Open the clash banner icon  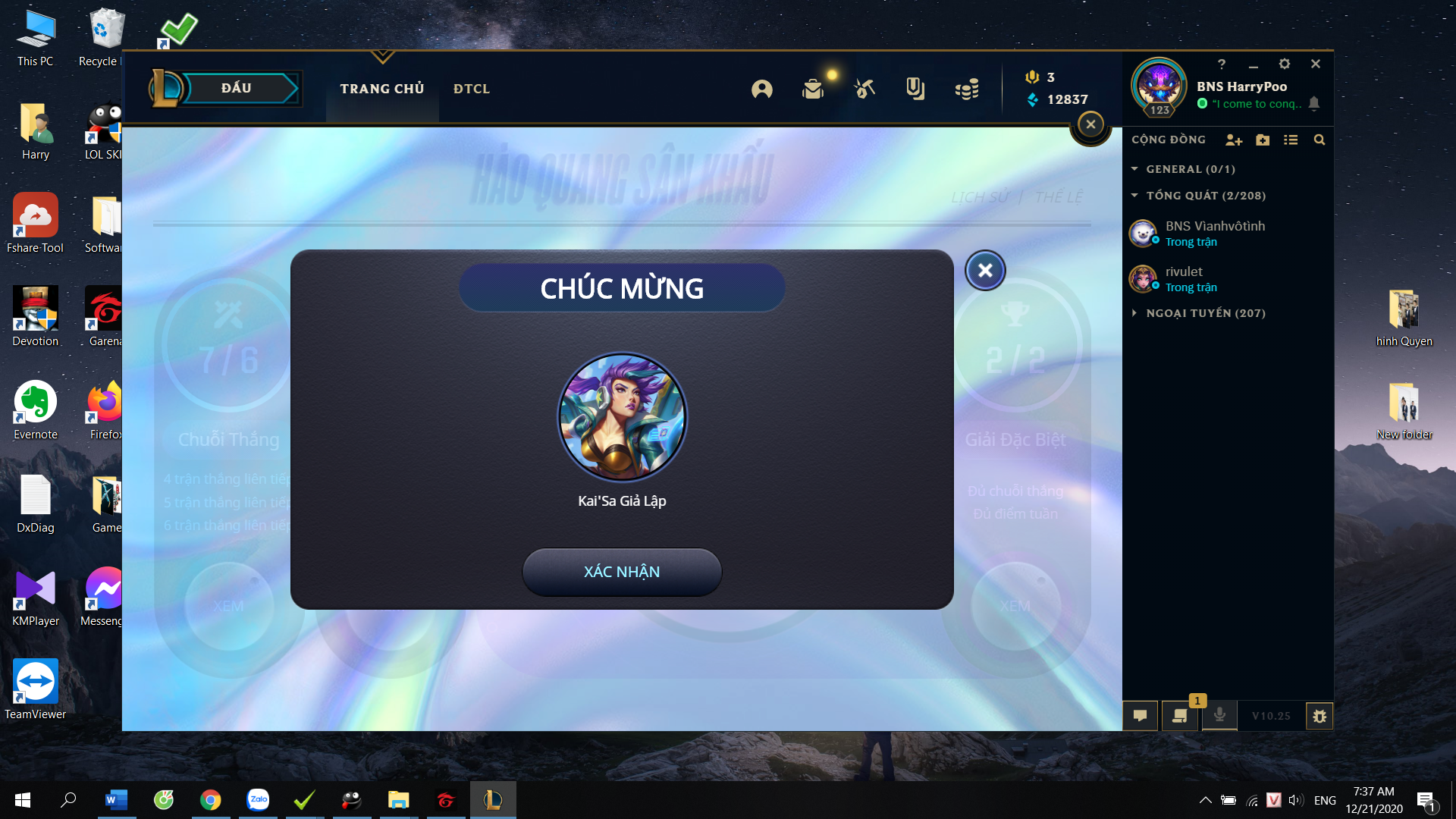(915, 89)
